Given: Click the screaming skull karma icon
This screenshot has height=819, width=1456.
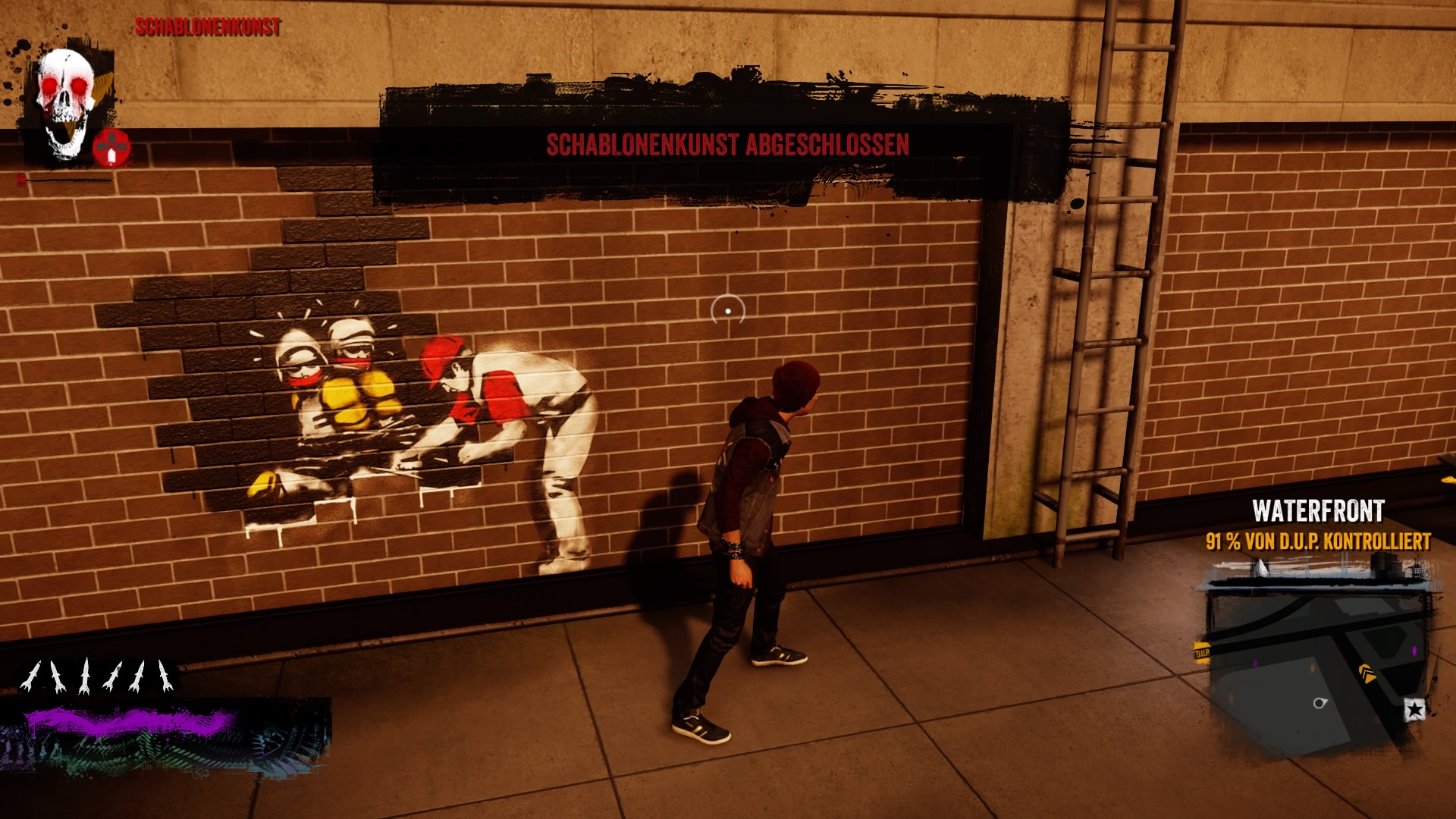Looking at the screenshot, I should tap(65, 91).
